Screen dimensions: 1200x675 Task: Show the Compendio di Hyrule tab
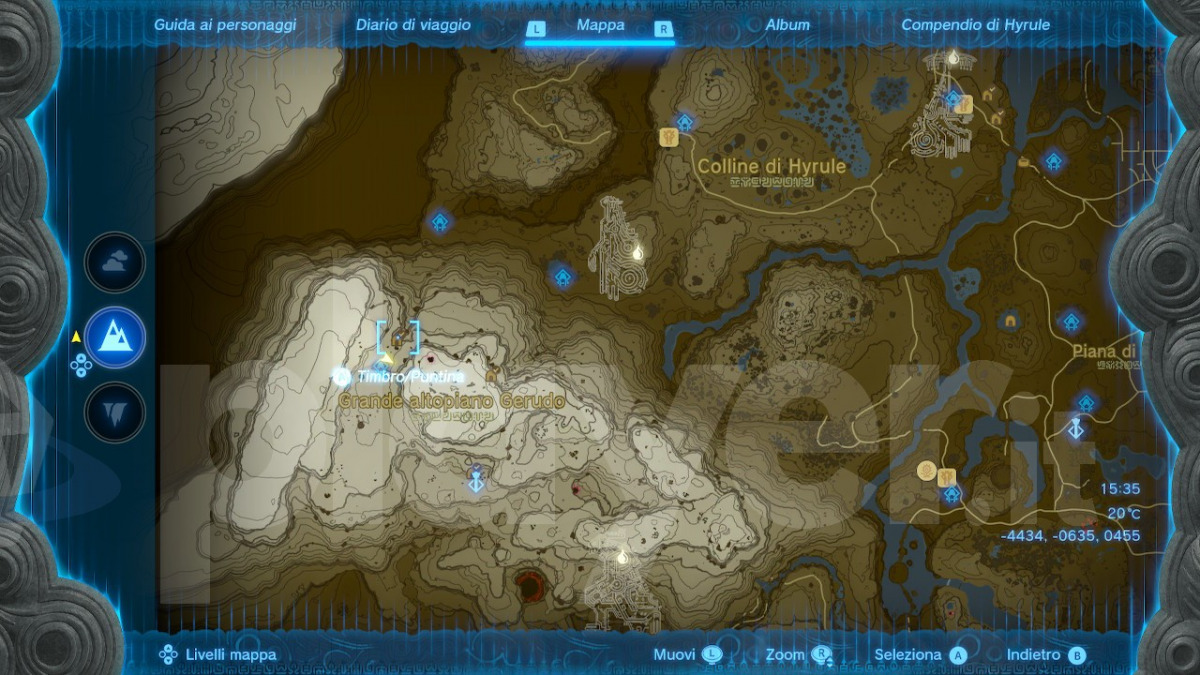coord(976,25)
